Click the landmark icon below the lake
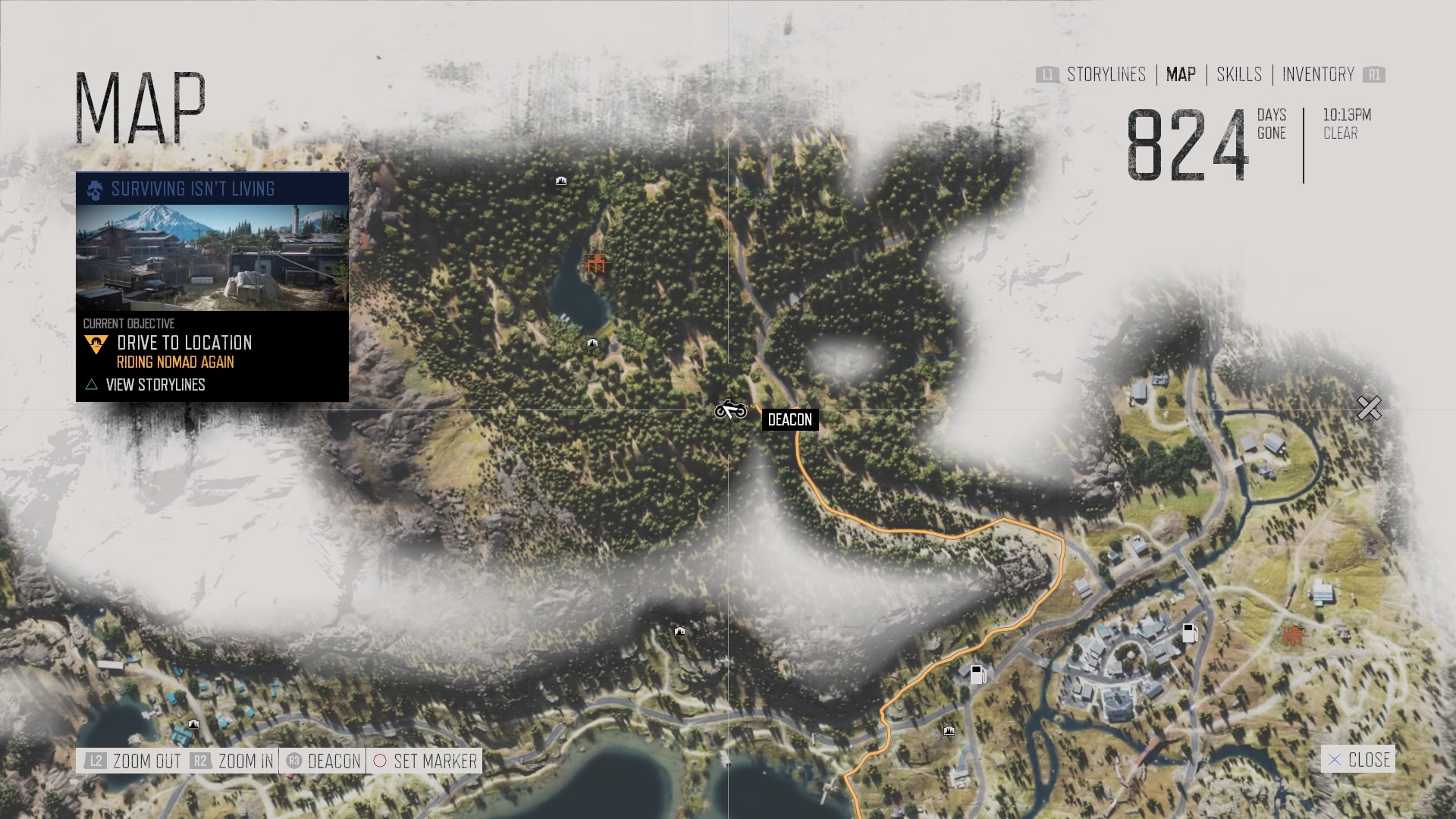This screenshot has height=819, width=1456. point(591,343)
